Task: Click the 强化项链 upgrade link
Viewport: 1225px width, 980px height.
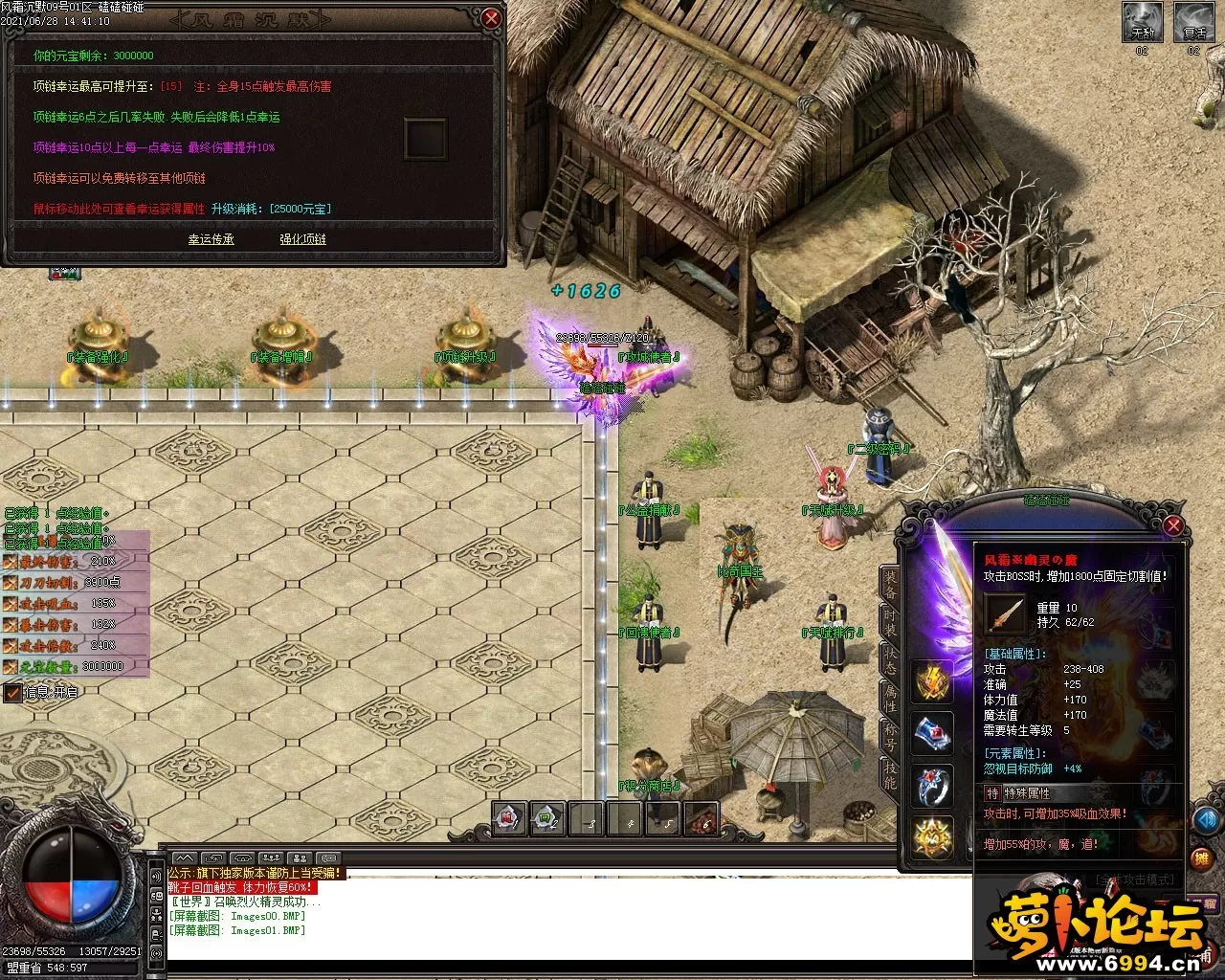Action: coord(302,238)
